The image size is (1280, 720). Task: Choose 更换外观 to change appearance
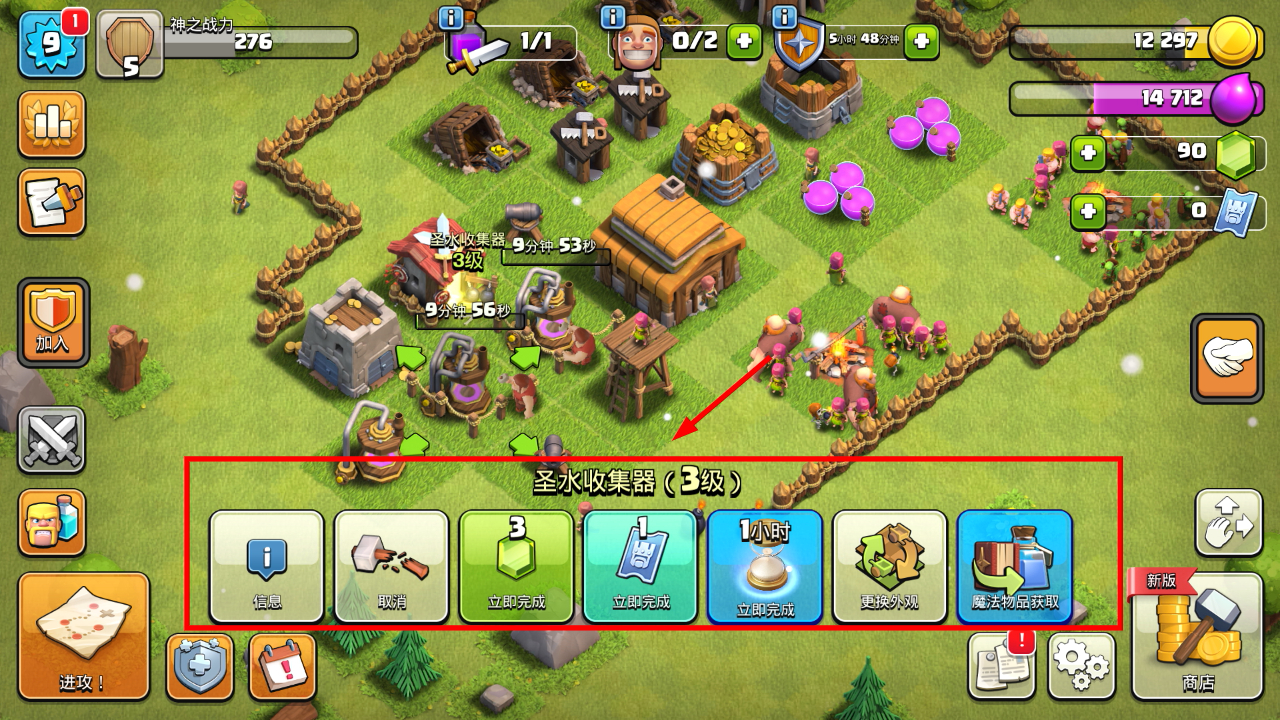pos(889,566)
